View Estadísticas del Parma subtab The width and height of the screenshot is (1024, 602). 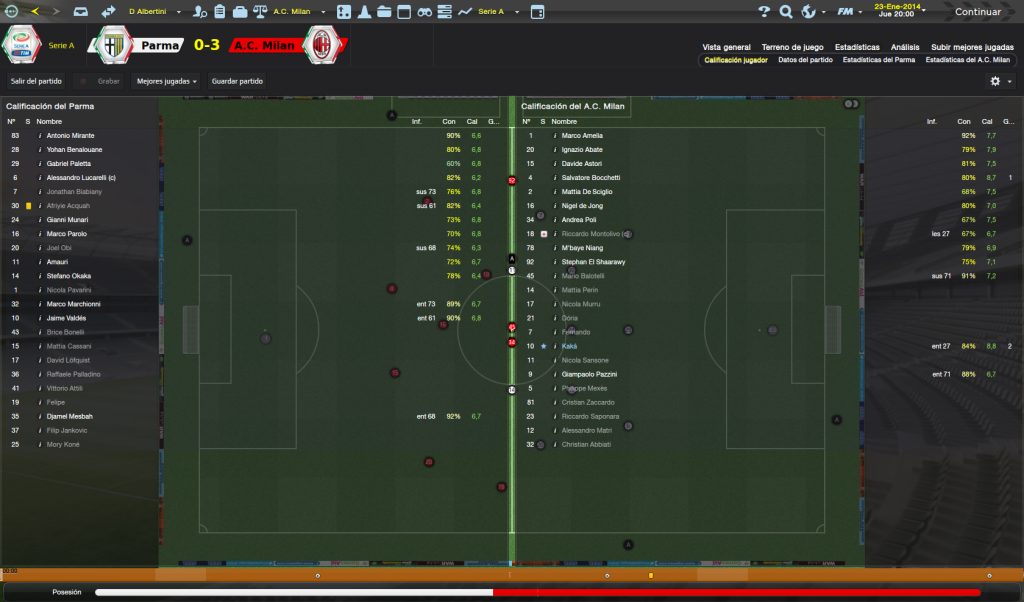coord(879,60)
